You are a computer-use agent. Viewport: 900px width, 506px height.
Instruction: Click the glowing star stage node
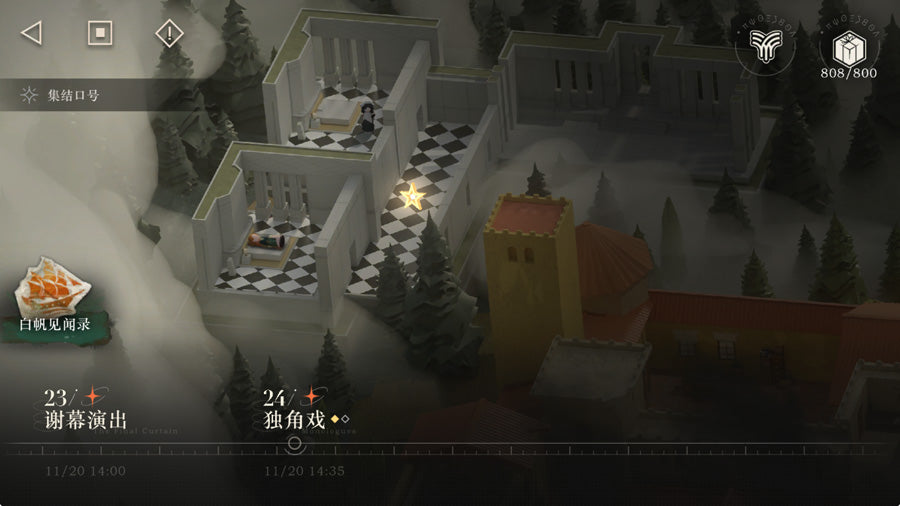(x=411, y=194)
